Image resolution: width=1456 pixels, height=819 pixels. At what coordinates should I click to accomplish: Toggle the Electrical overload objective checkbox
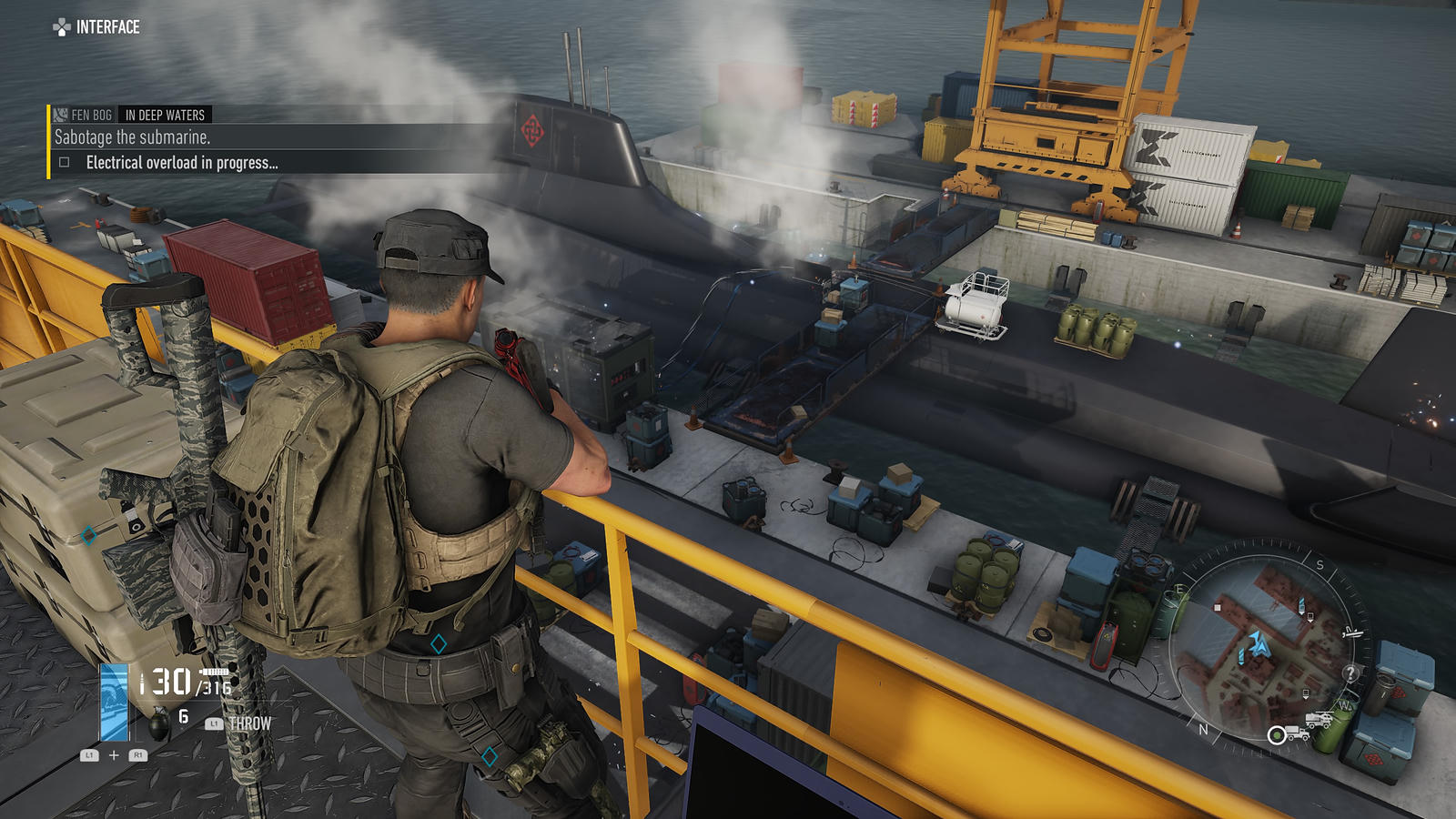[65, 163]
